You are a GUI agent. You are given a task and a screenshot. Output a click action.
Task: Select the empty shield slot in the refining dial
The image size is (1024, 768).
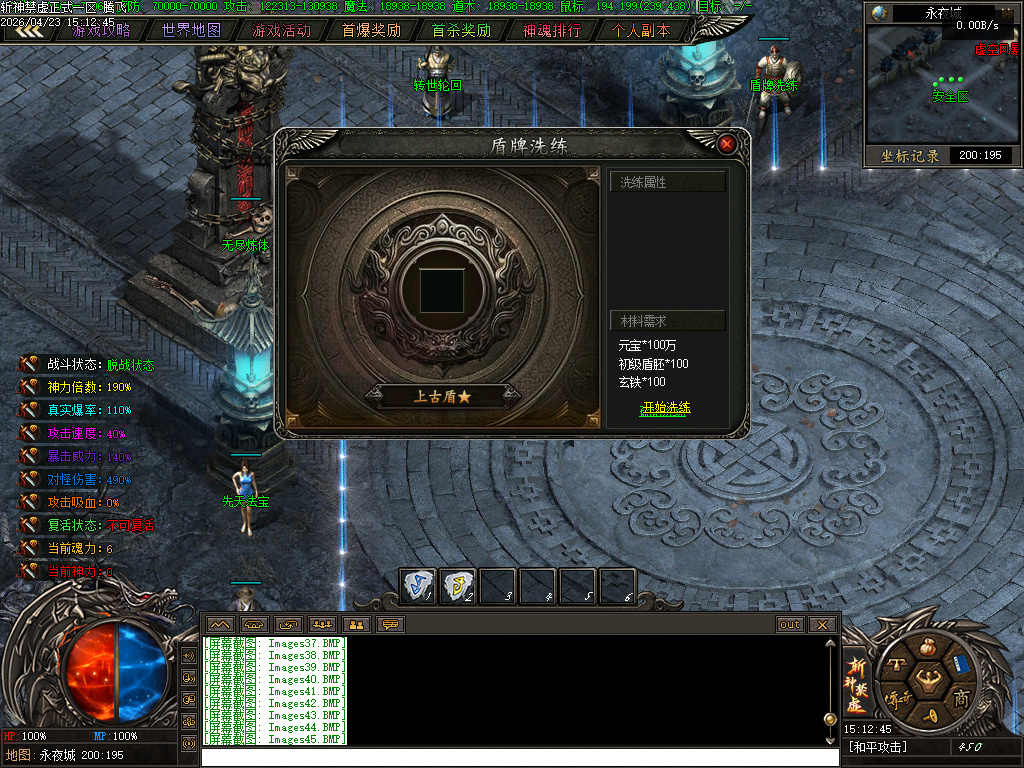coord(439,289)
